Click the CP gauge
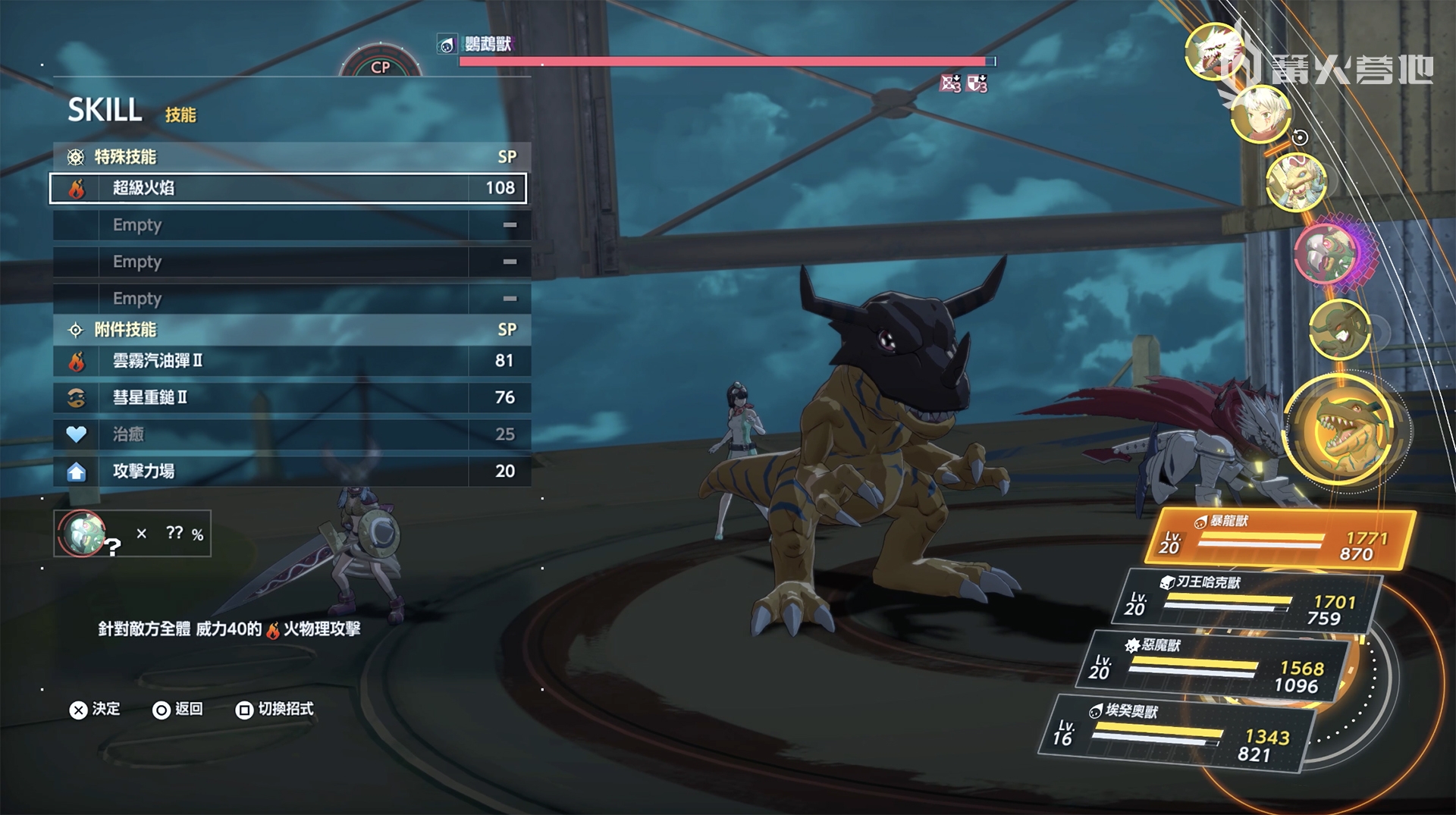Viewport: 1456px width, 815px height. pos(380,65)
